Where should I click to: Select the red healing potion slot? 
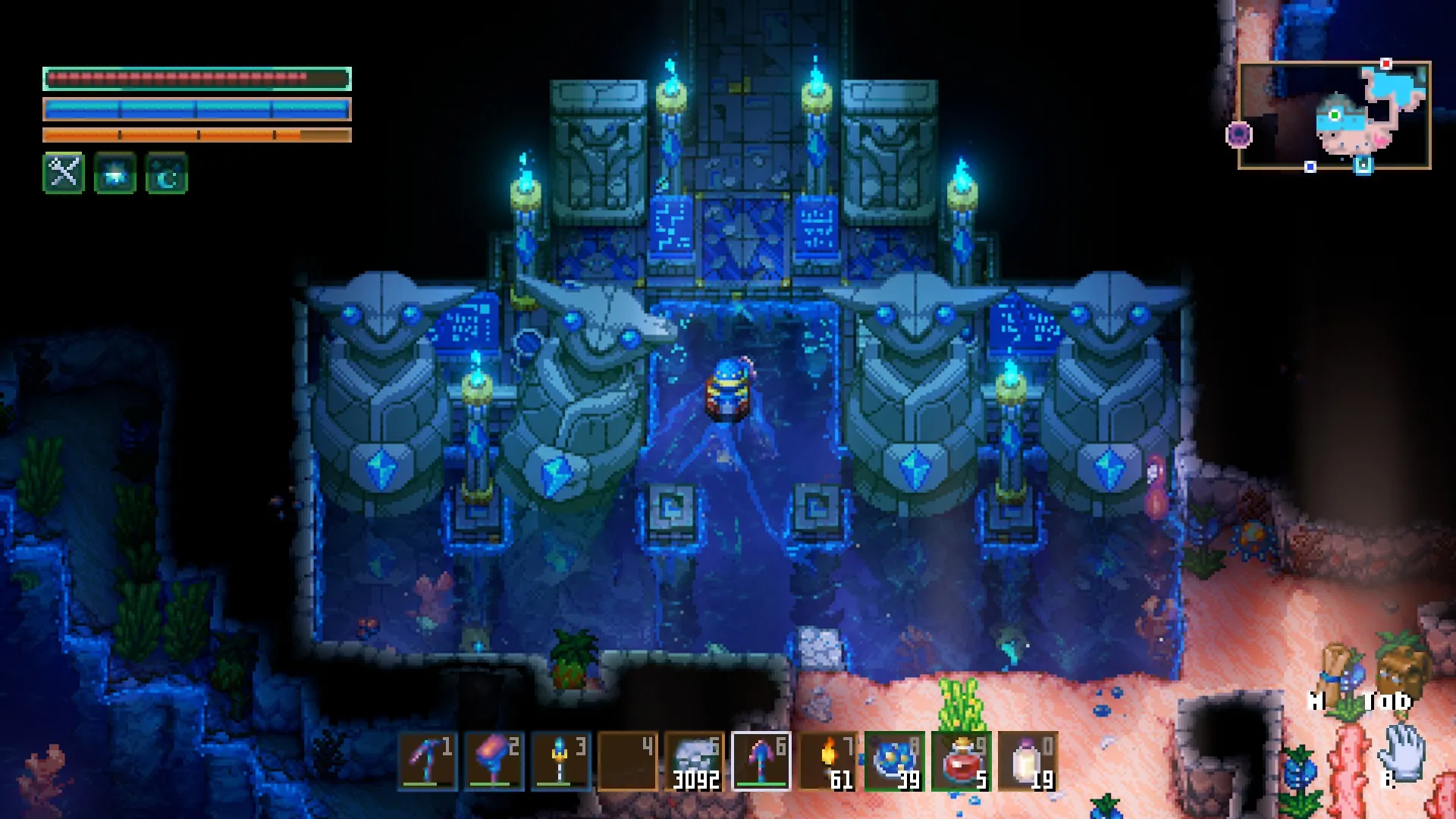tap(962, 761)
